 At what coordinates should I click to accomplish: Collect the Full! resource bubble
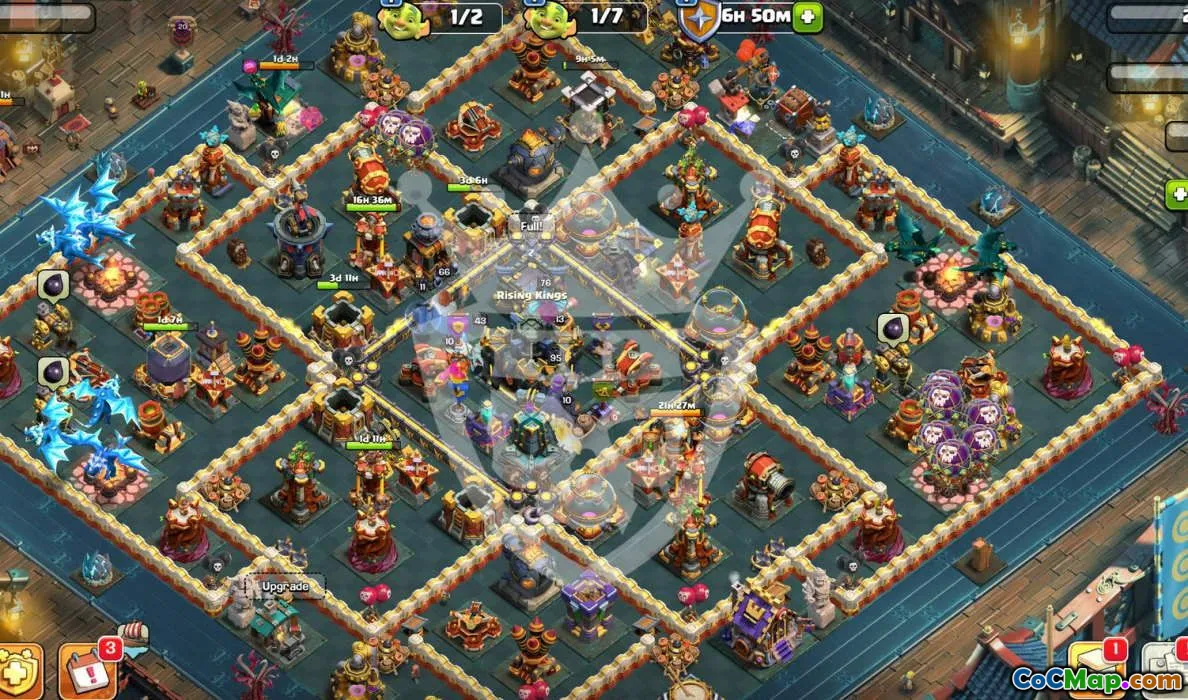coord(530,226)
